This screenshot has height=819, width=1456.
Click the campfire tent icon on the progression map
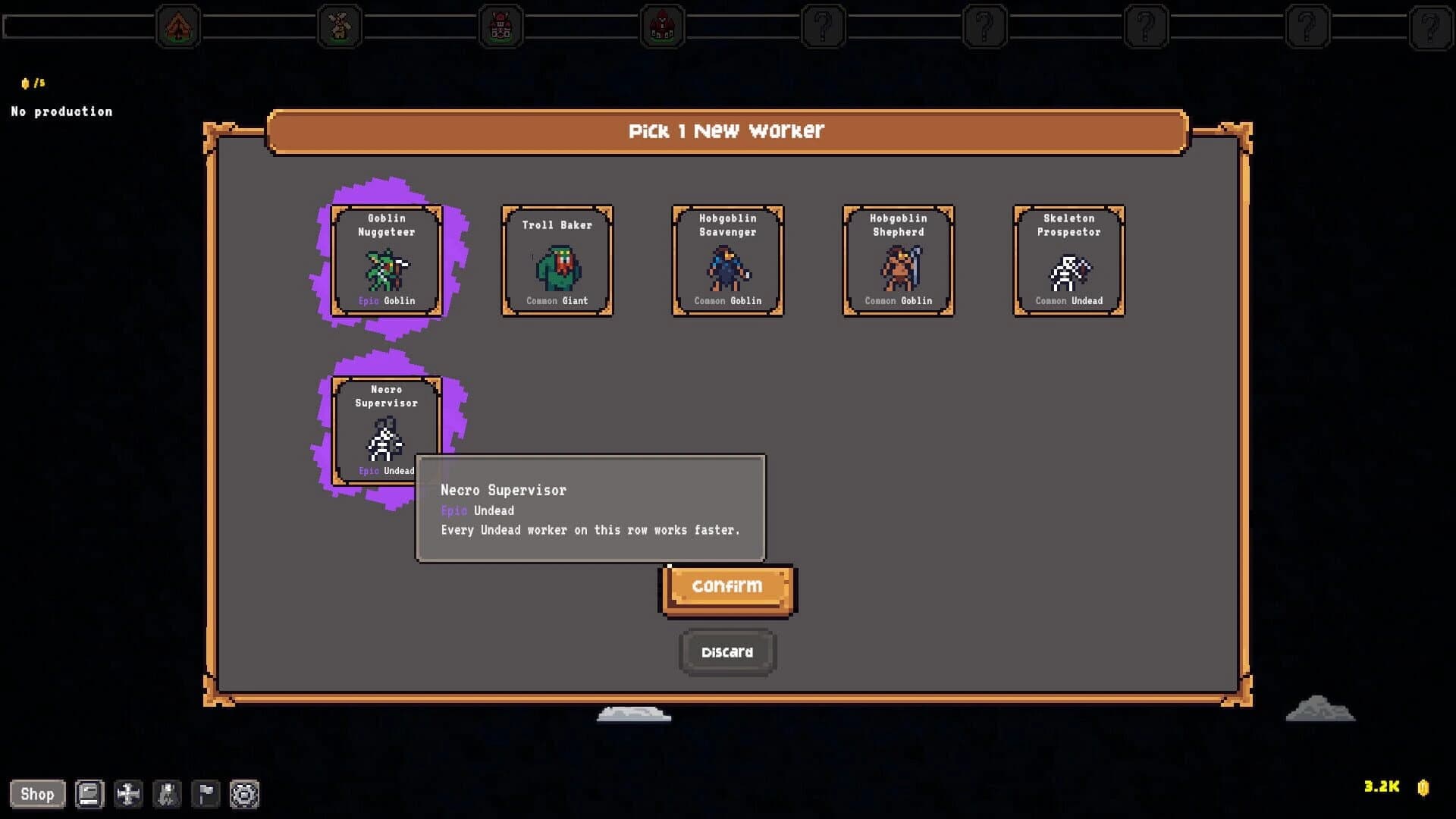click(179, 27)
